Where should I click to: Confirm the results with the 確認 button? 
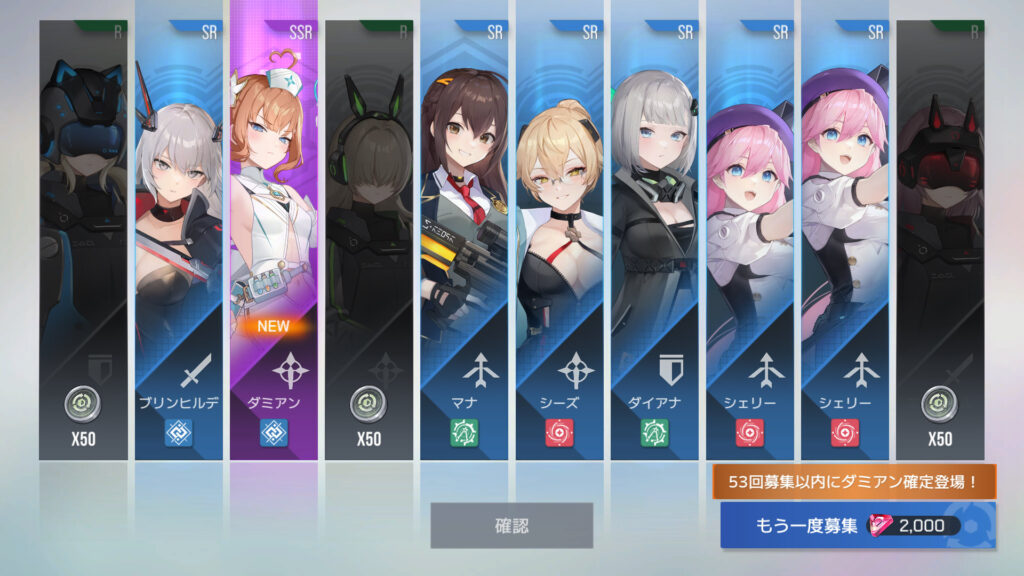[511, 525]
